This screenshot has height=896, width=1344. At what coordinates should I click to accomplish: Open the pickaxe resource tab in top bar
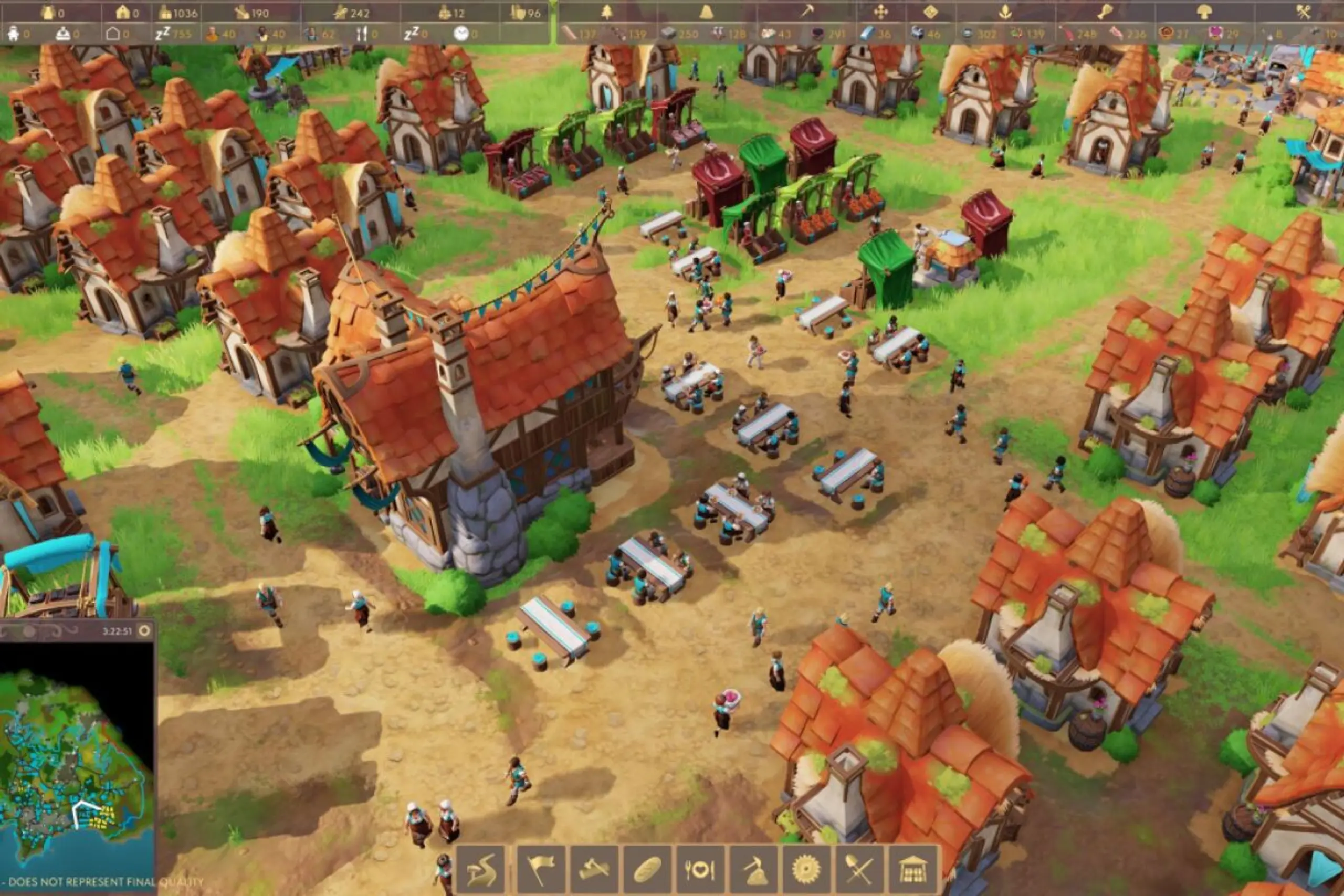tap(807, 12)
